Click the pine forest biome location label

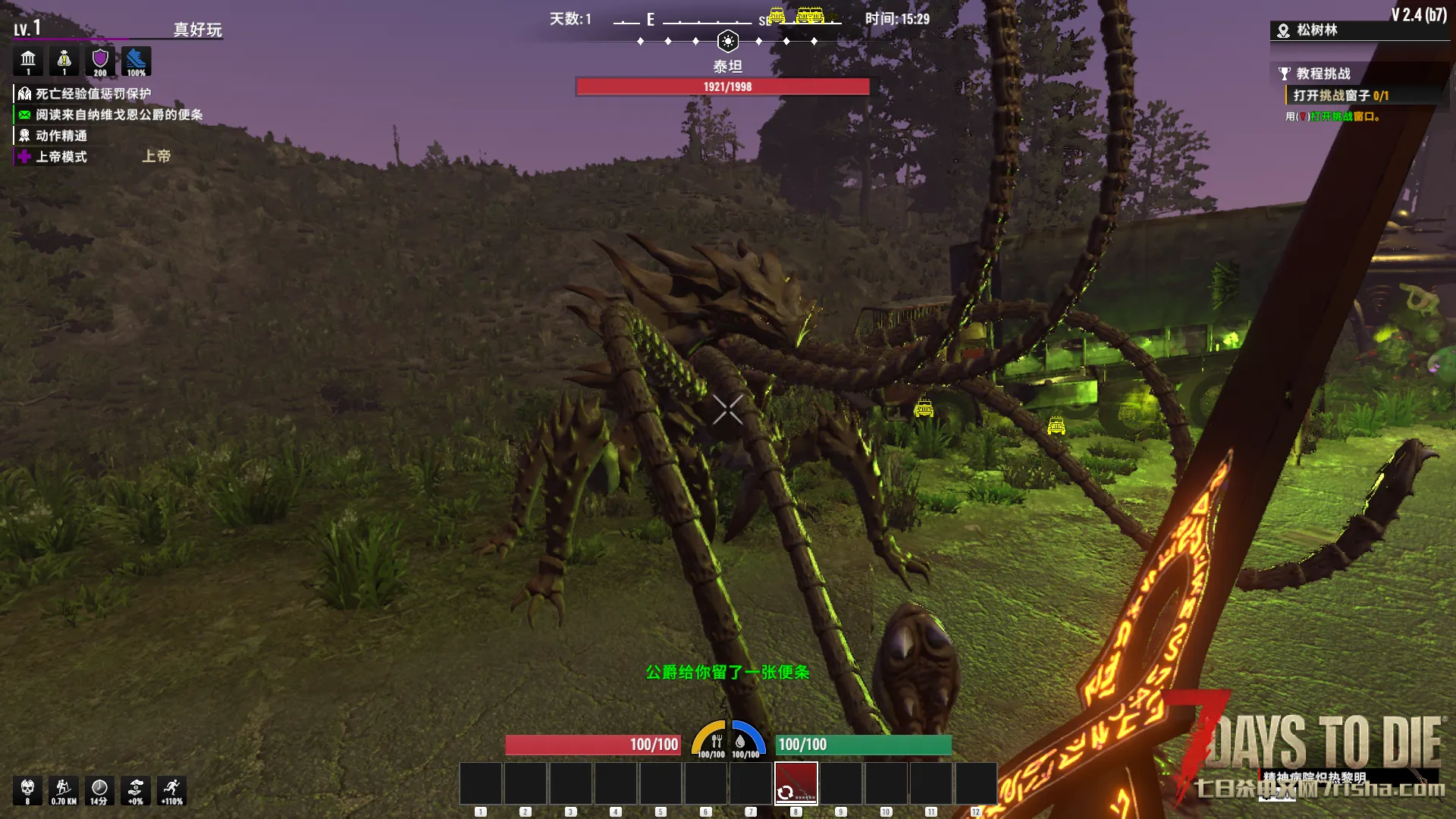(1316, 30)
